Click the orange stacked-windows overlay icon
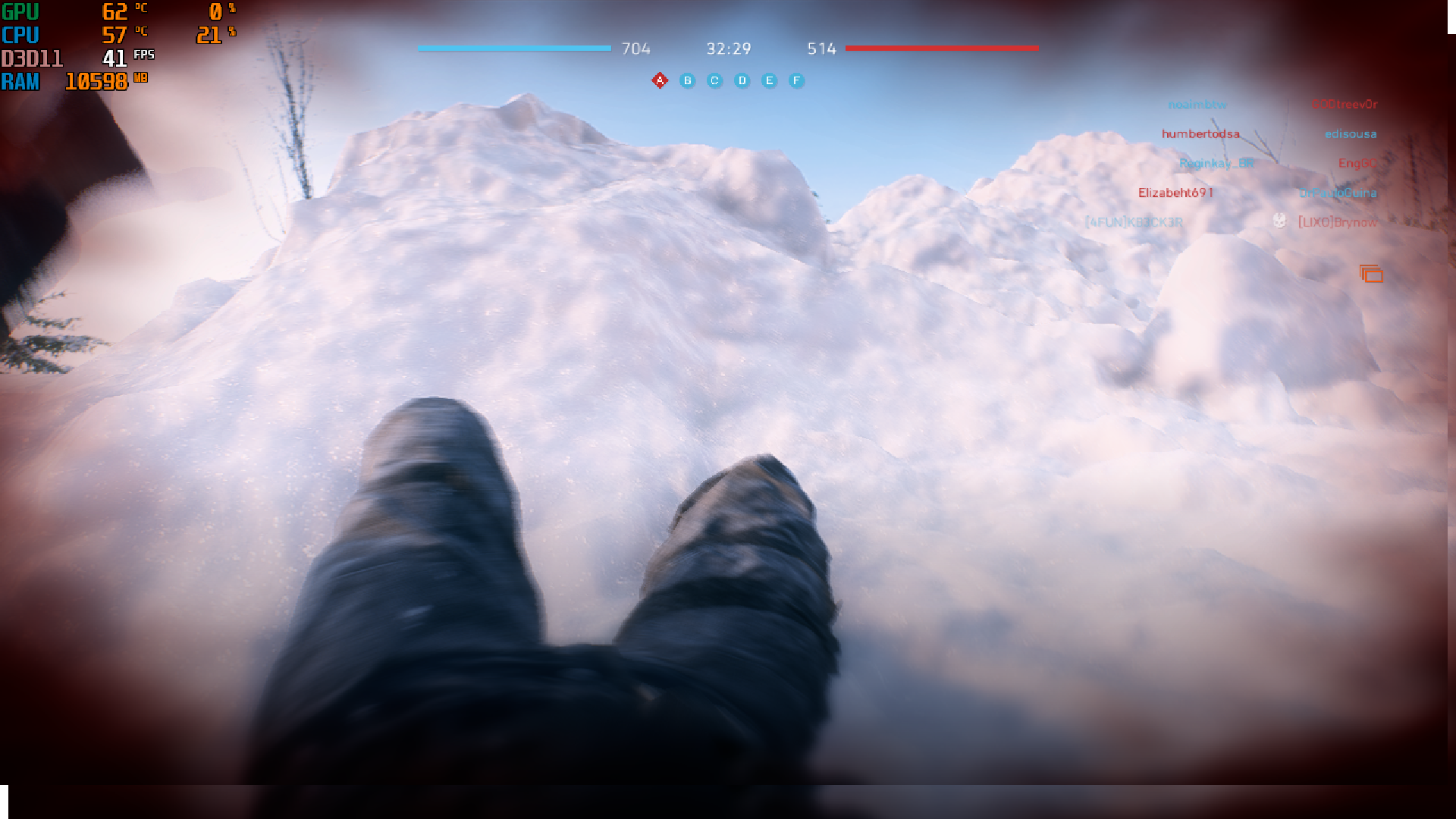This screenshot has height=819, width=1456. coord(1371,274)
